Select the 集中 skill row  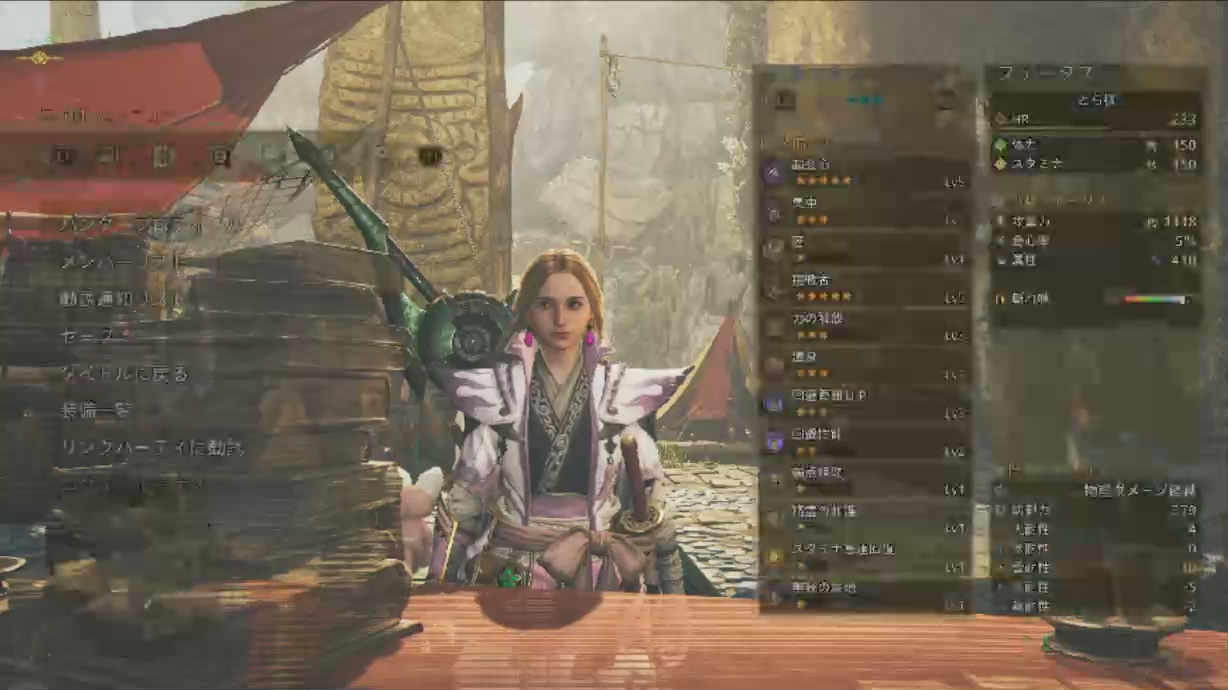tap(864, 210)
